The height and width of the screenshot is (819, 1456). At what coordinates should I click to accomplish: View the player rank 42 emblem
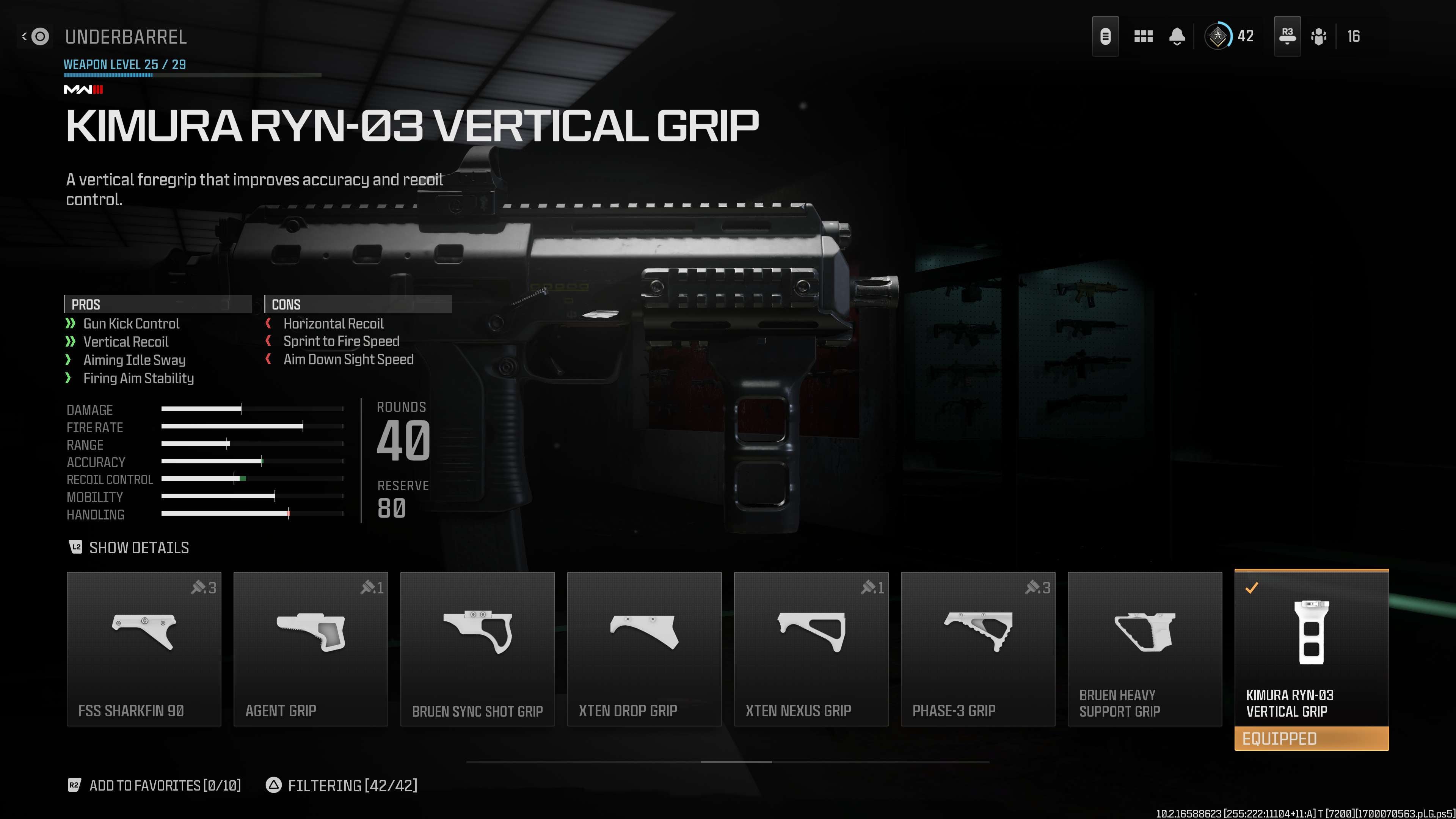click(1218, 37)
